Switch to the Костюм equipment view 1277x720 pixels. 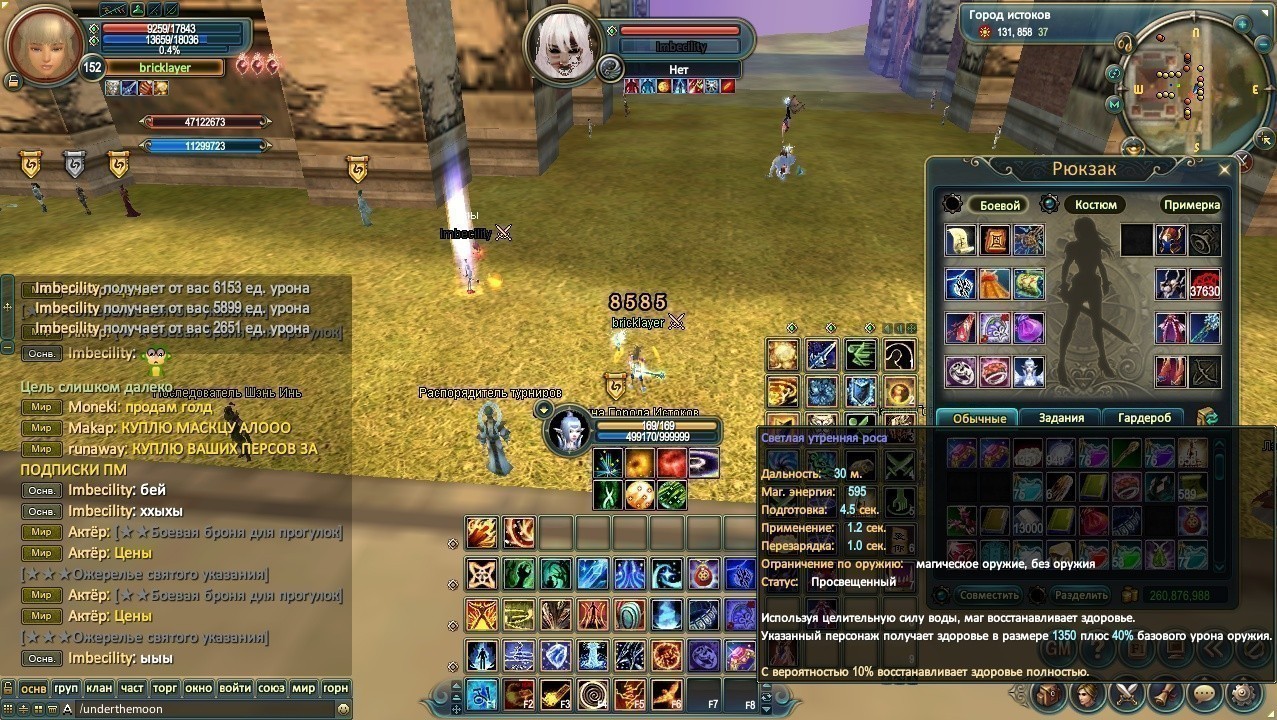(1095, 205)
